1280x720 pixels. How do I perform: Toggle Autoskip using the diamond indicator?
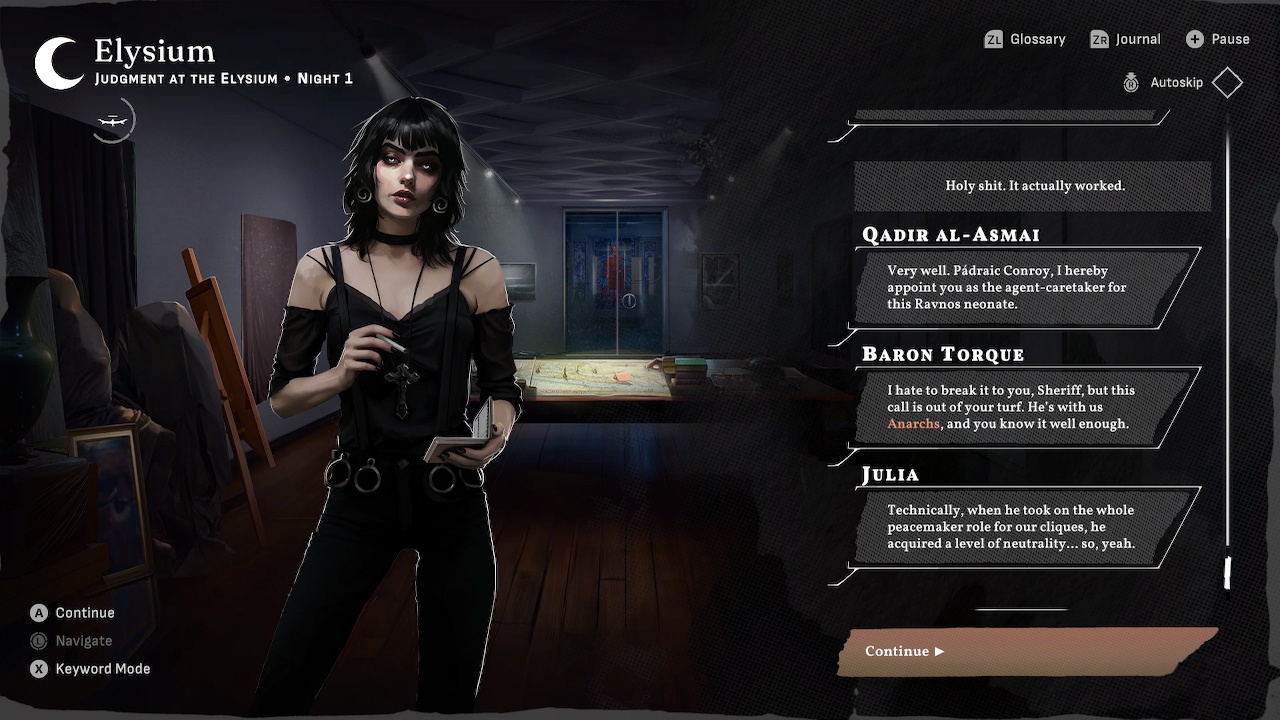[1227, 82]
